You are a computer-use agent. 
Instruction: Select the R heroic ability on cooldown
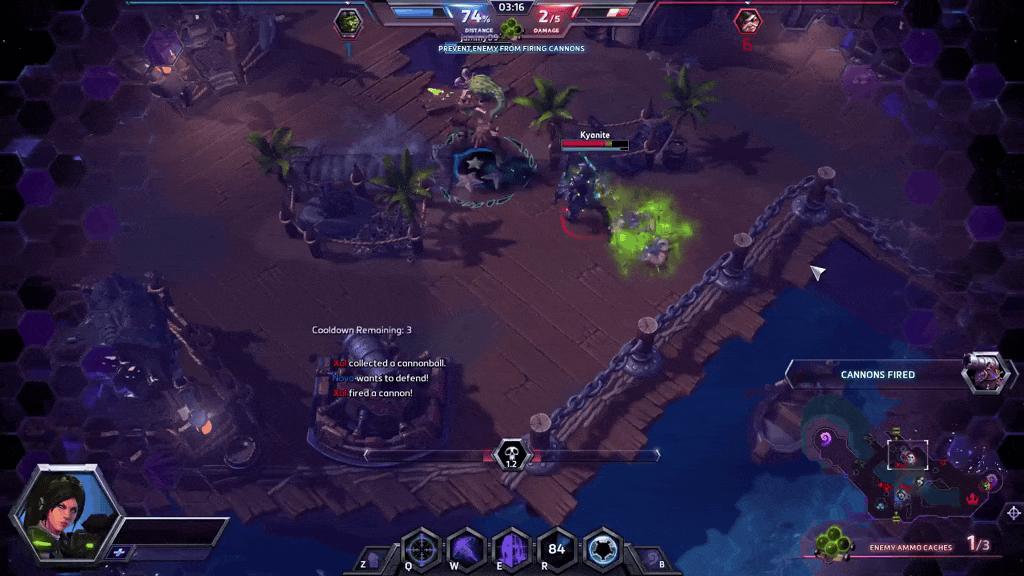[557, 549]
